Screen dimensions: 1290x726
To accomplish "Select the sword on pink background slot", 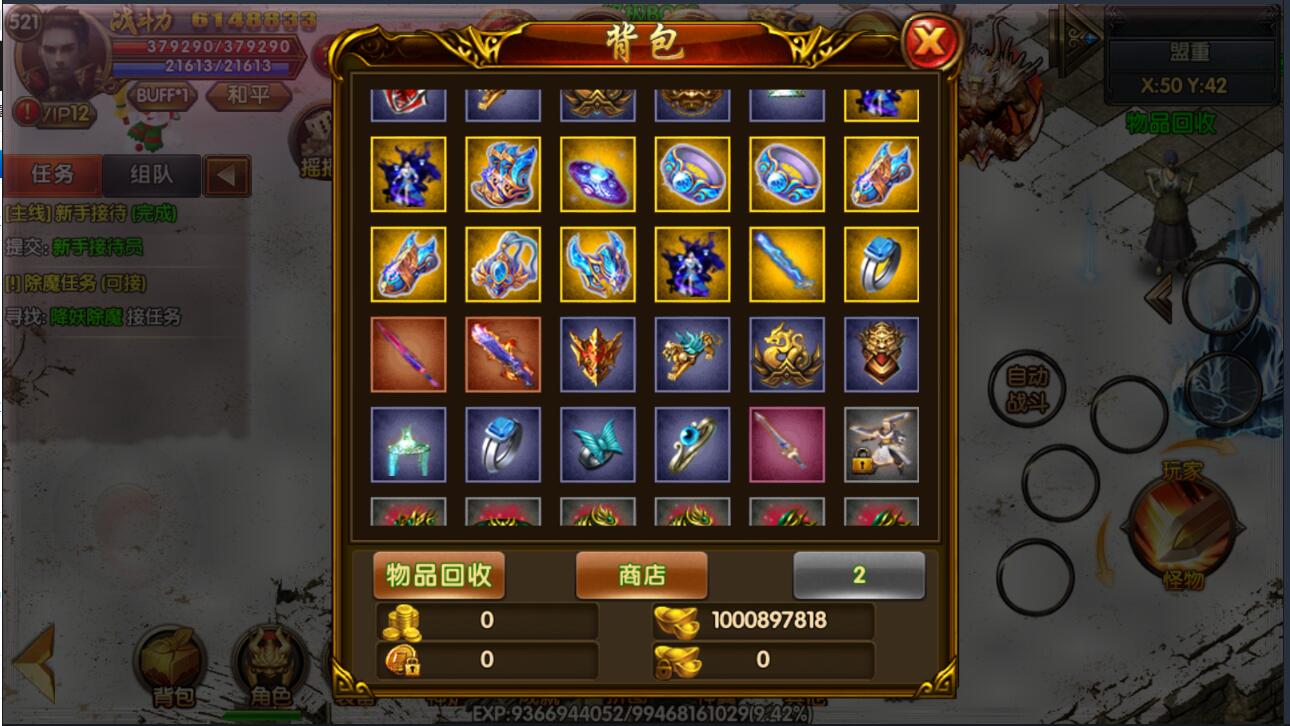I will click(787, 444).
